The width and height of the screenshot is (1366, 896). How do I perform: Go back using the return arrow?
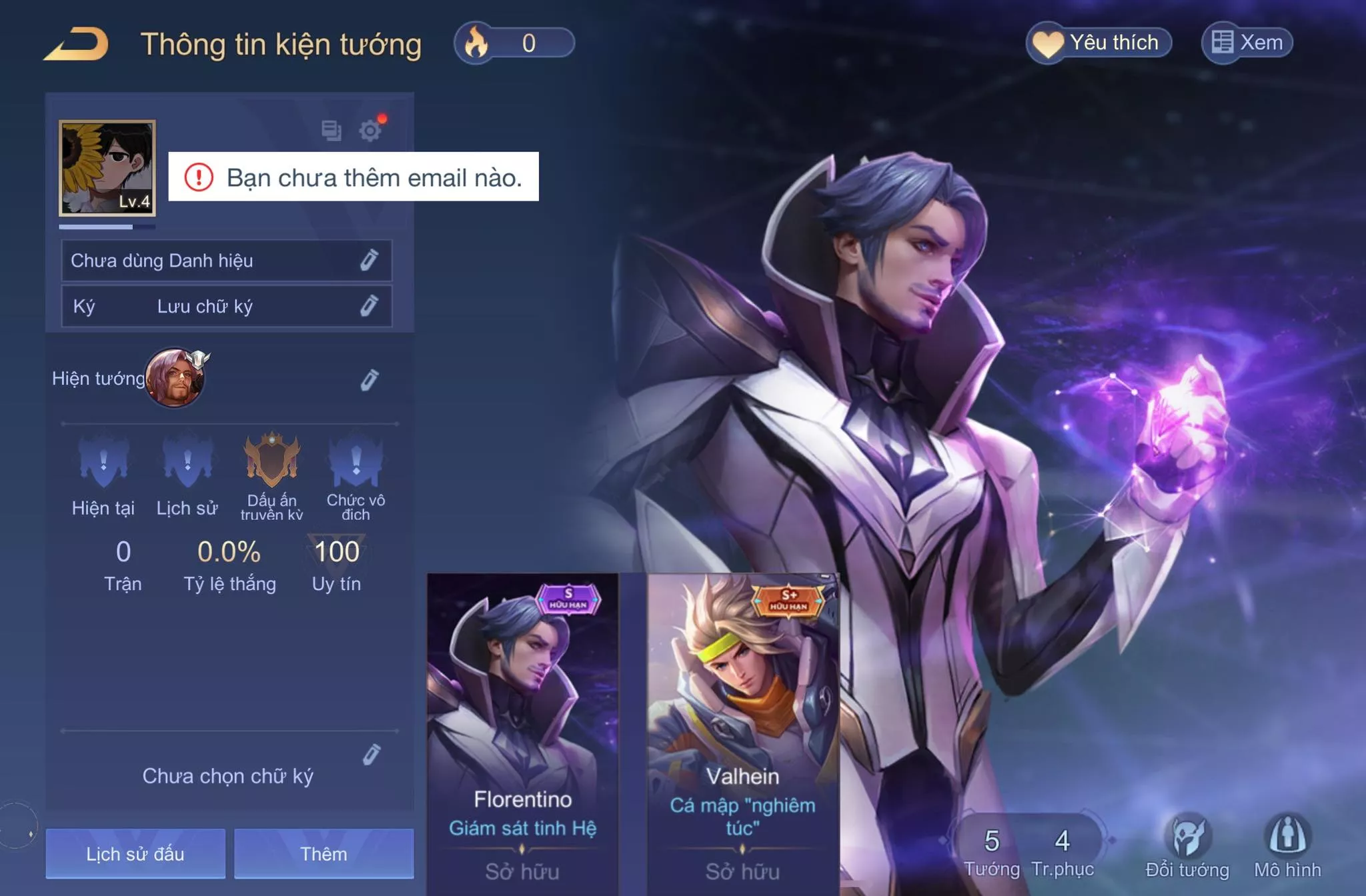[76, 44]
